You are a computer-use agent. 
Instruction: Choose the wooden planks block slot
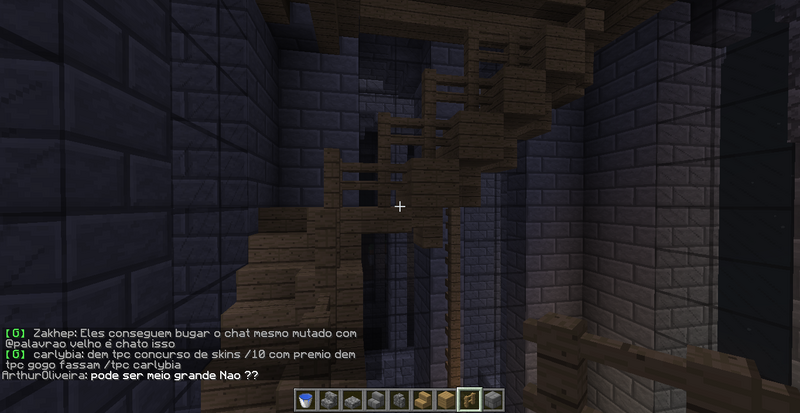(x=445, y=400)
